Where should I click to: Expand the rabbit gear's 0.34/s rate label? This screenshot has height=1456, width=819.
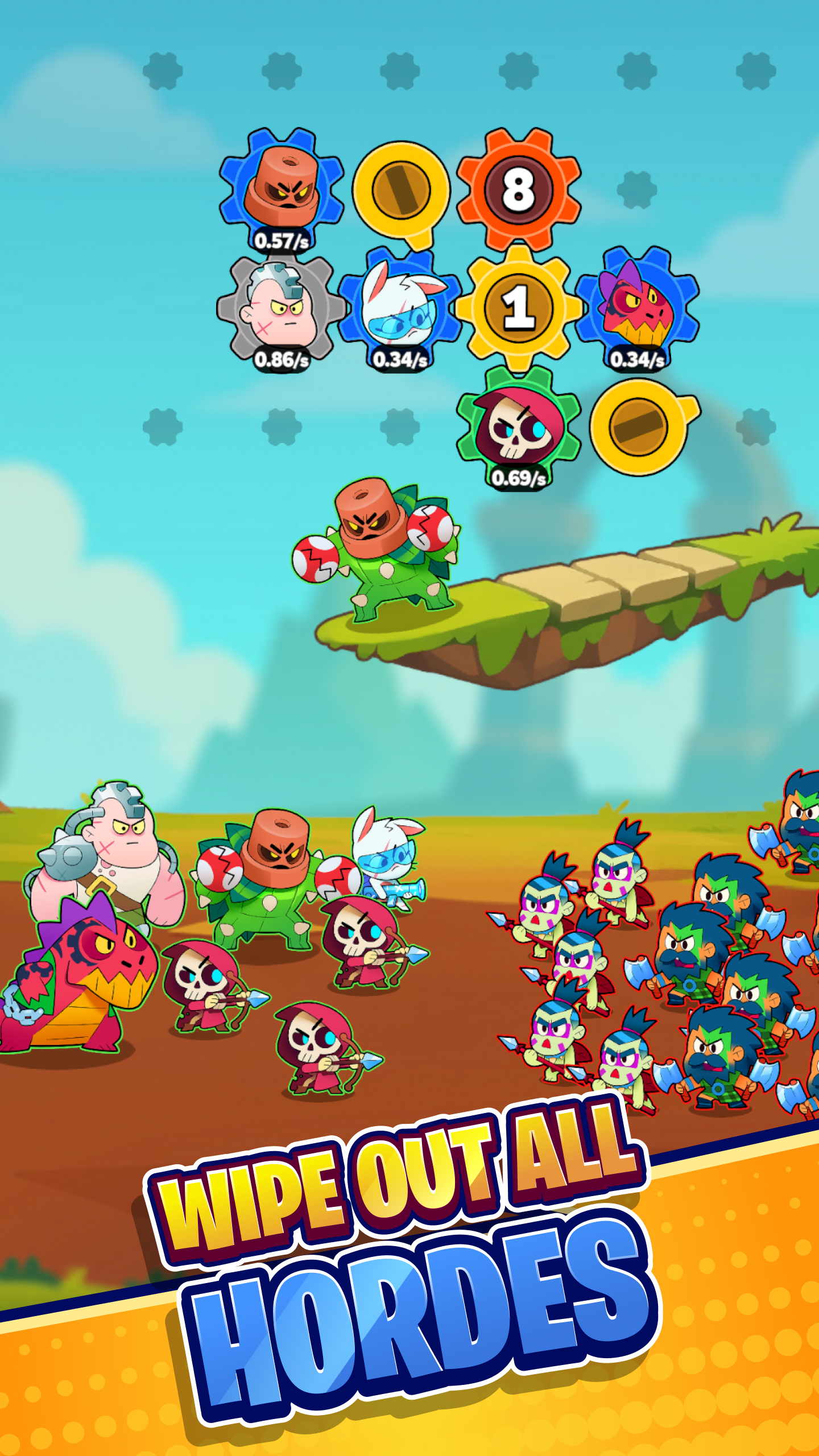401,360
